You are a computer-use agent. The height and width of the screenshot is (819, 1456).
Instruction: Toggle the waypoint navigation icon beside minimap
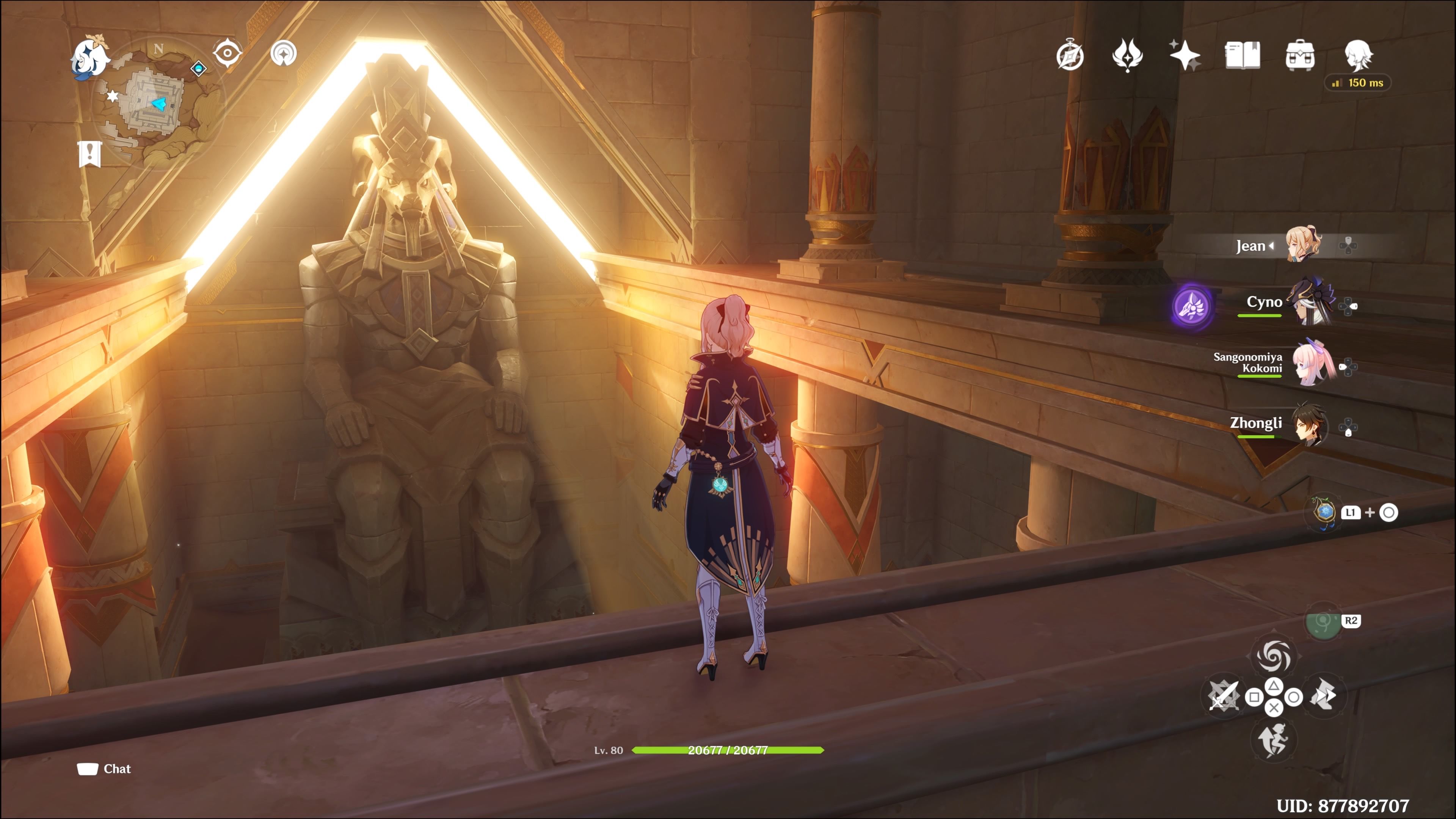(x=284, y=53)
